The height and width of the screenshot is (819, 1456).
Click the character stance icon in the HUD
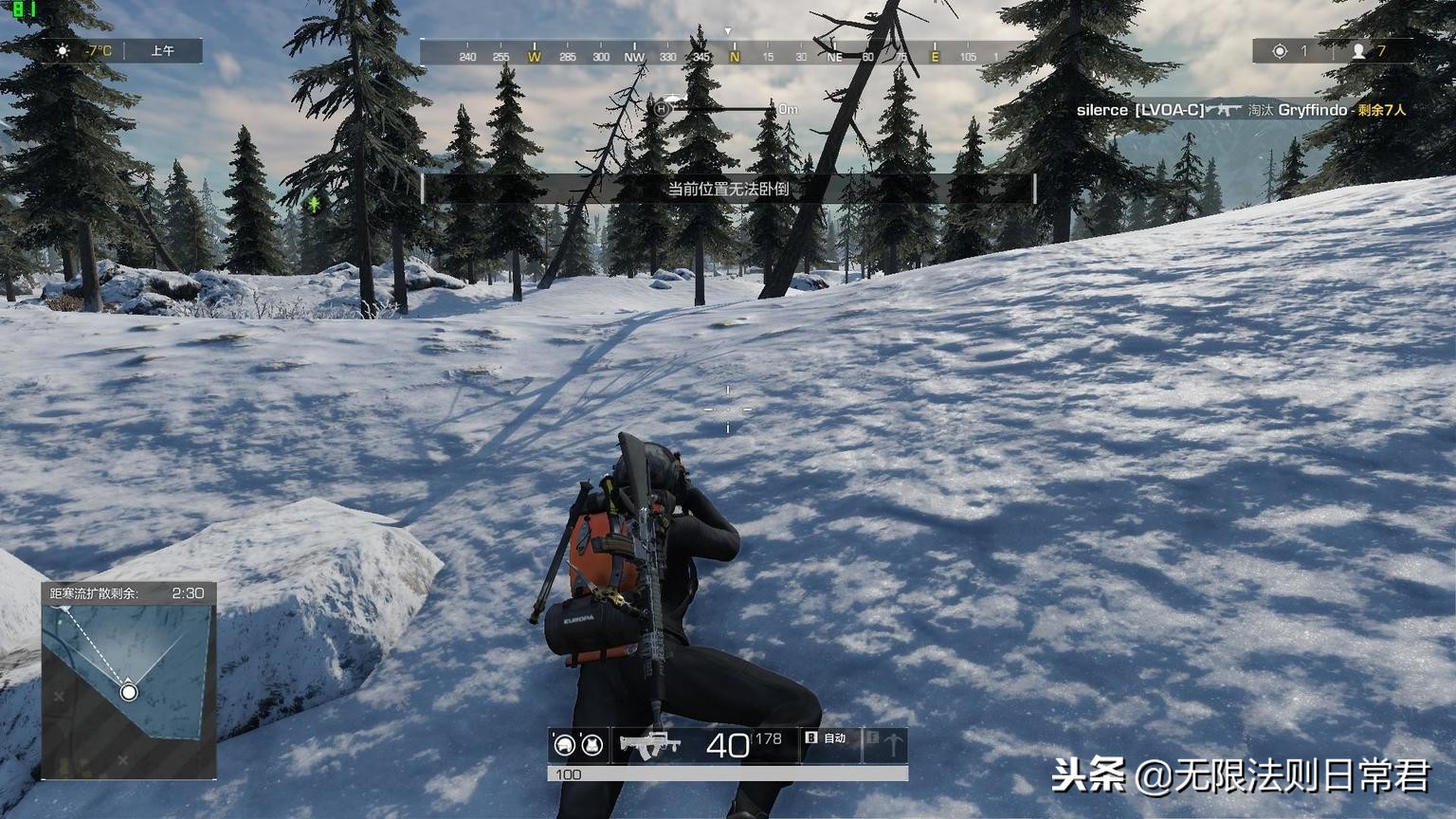click(x=891, y=746)
